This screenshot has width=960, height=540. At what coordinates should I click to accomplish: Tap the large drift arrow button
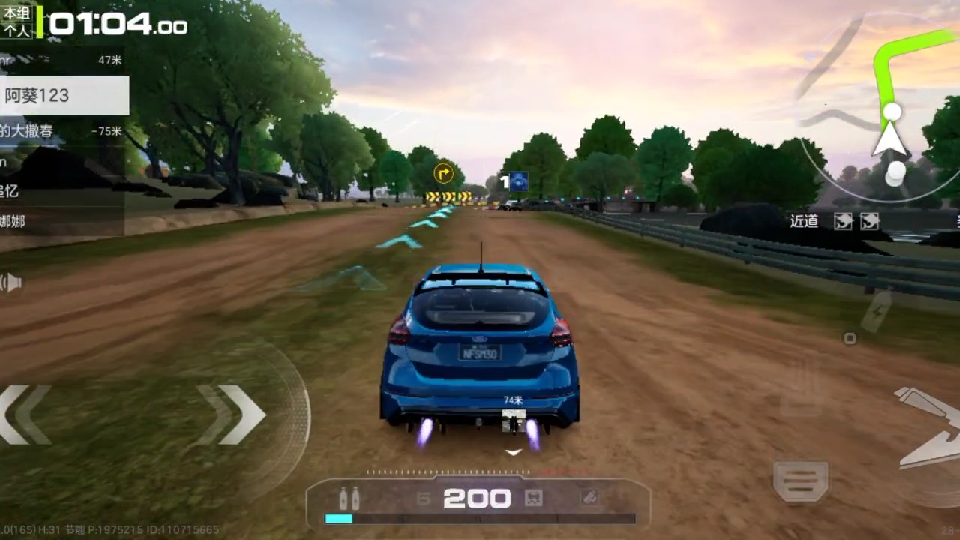click(928, 427)
